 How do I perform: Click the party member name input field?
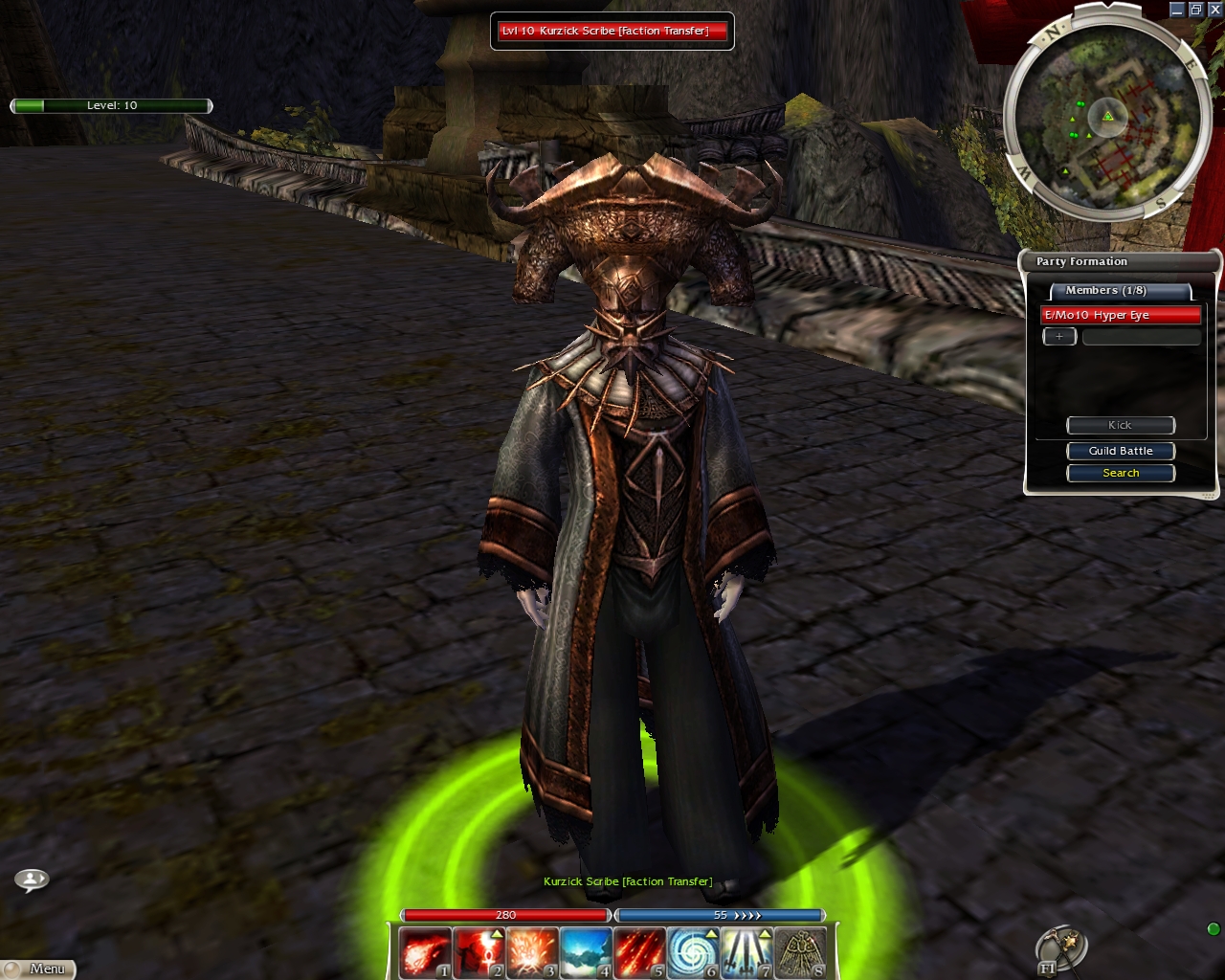(1141, 337)
